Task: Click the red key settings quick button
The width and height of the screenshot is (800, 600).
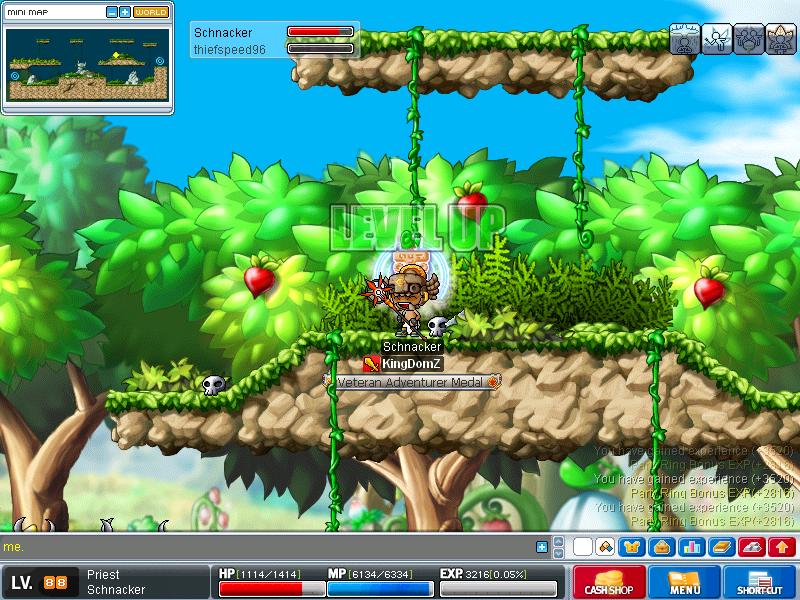Action: (751, 547)
